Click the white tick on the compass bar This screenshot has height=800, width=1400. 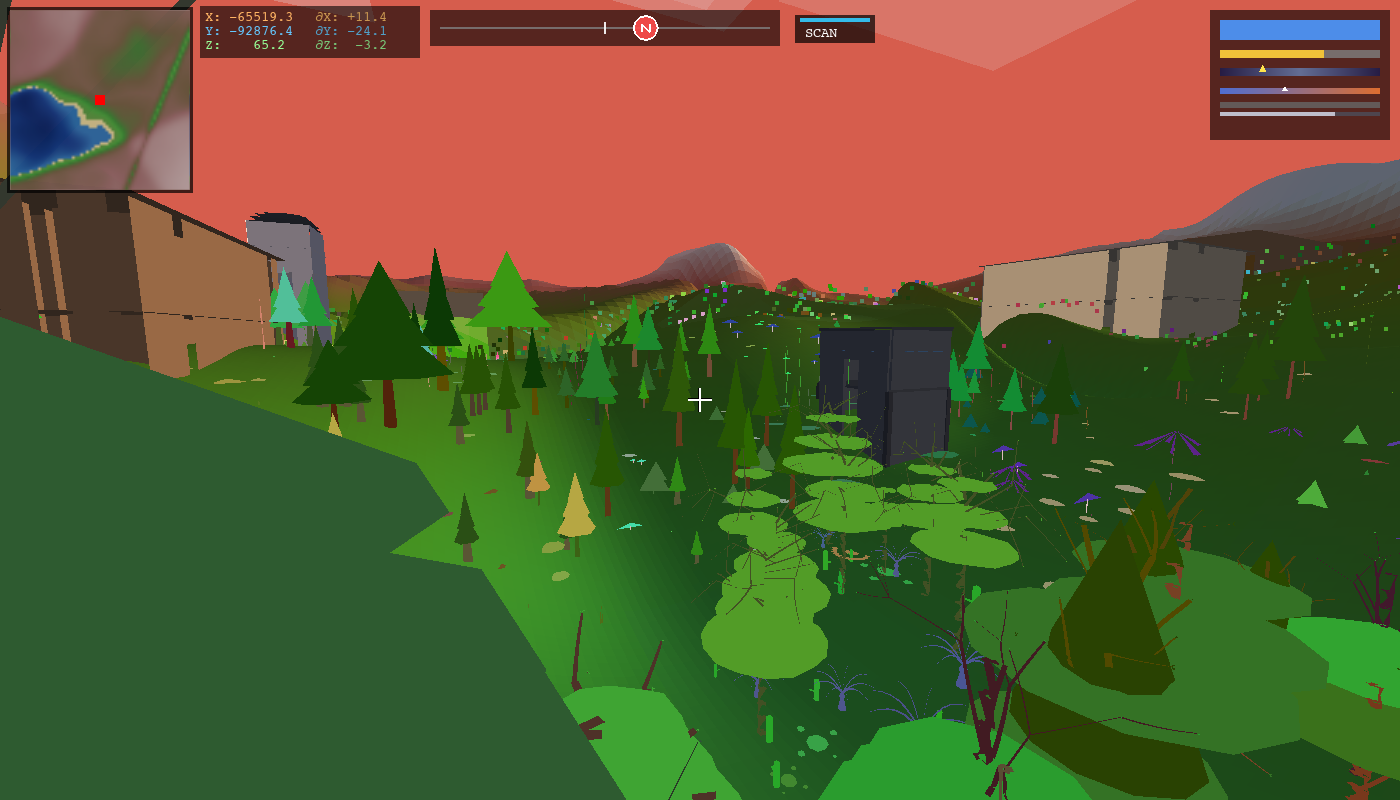click(605, 28)
